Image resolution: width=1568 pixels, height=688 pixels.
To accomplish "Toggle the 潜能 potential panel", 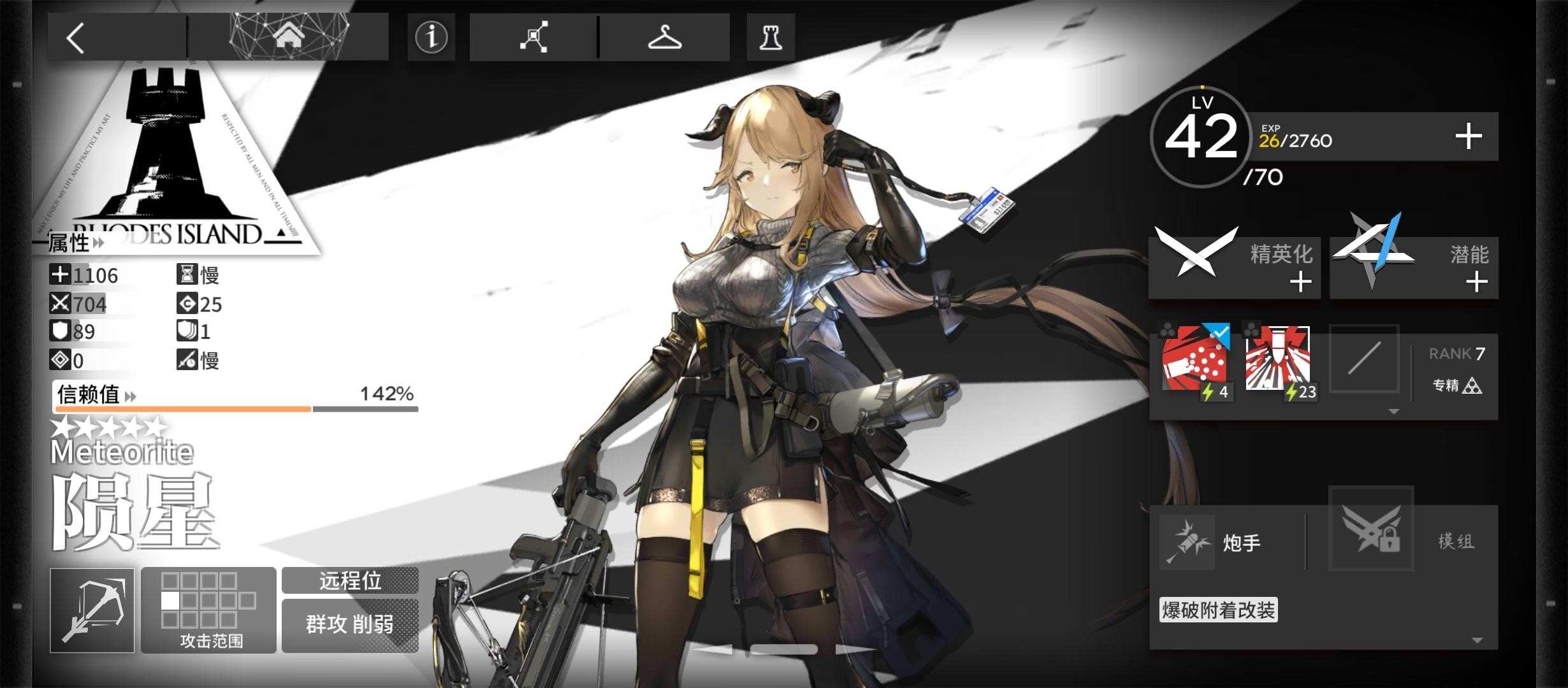I will click(x=1414, y=266).
